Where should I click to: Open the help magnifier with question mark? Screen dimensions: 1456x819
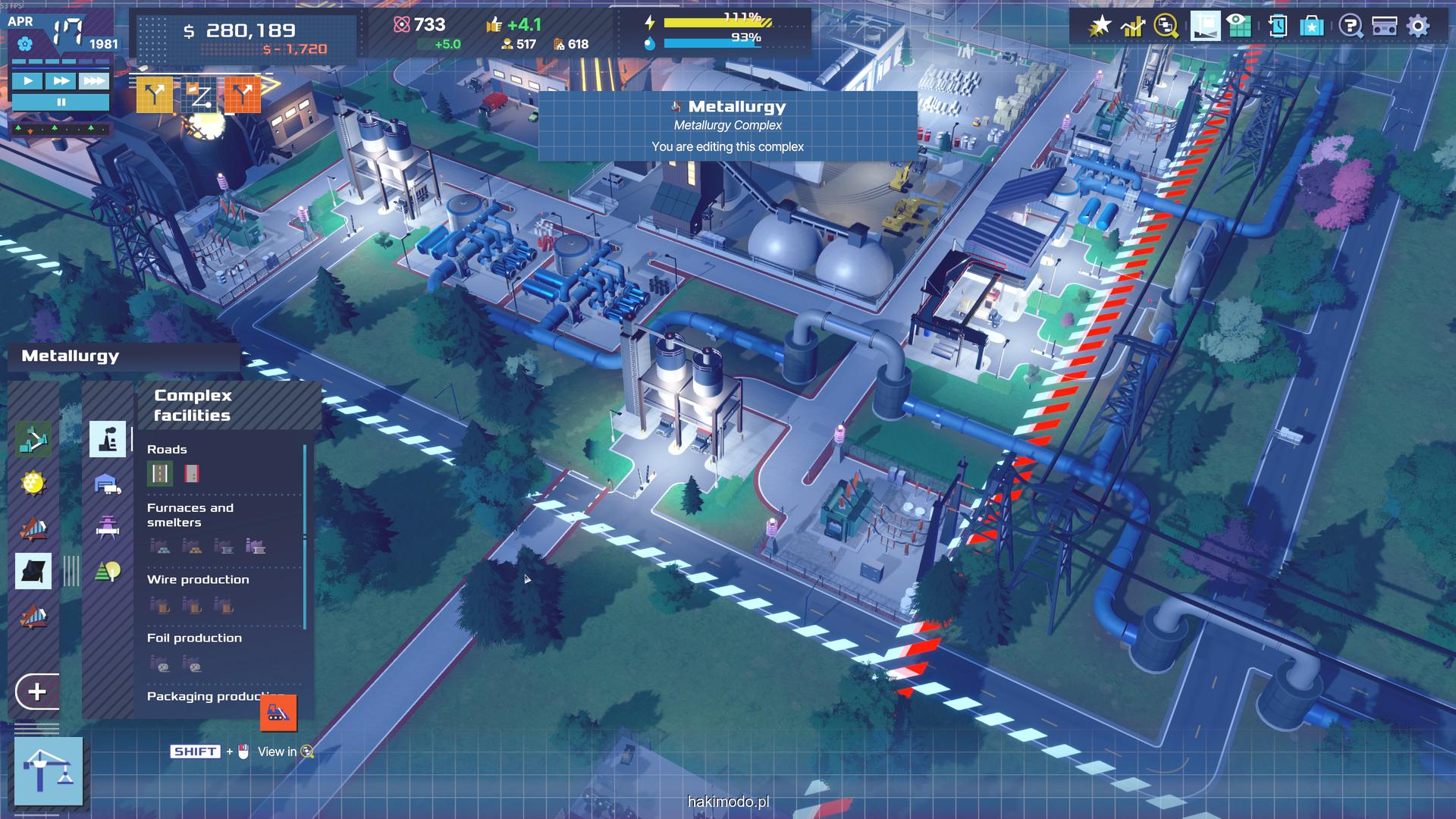1350,27
